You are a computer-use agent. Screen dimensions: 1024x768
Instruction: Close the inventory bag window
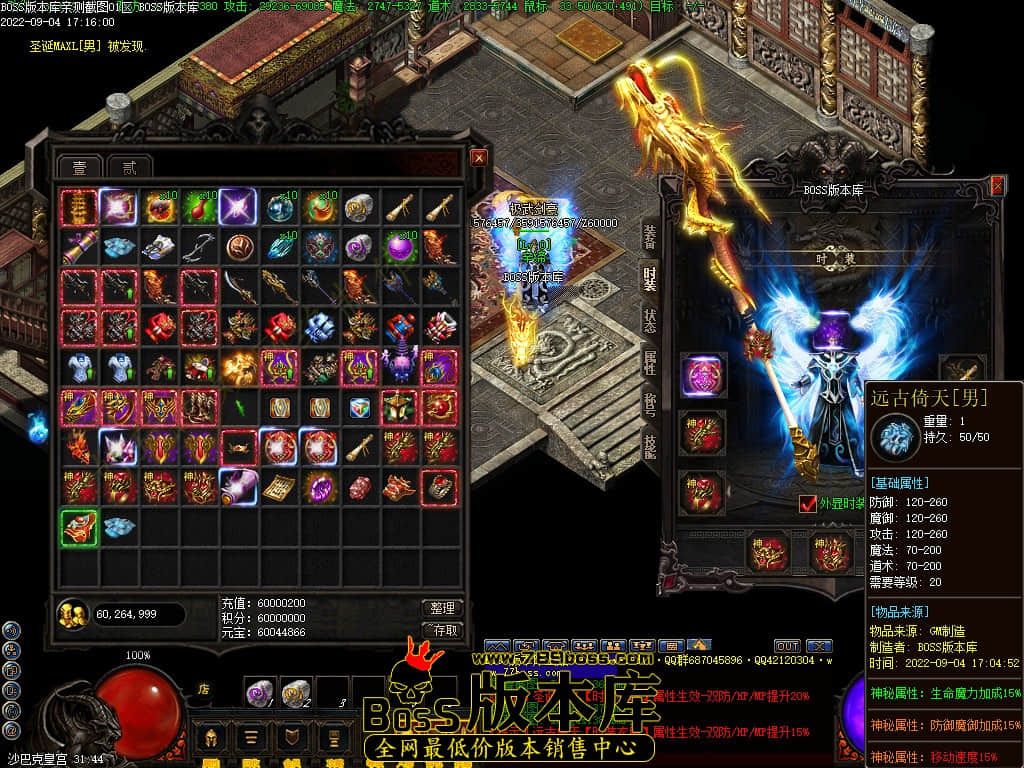479,158
